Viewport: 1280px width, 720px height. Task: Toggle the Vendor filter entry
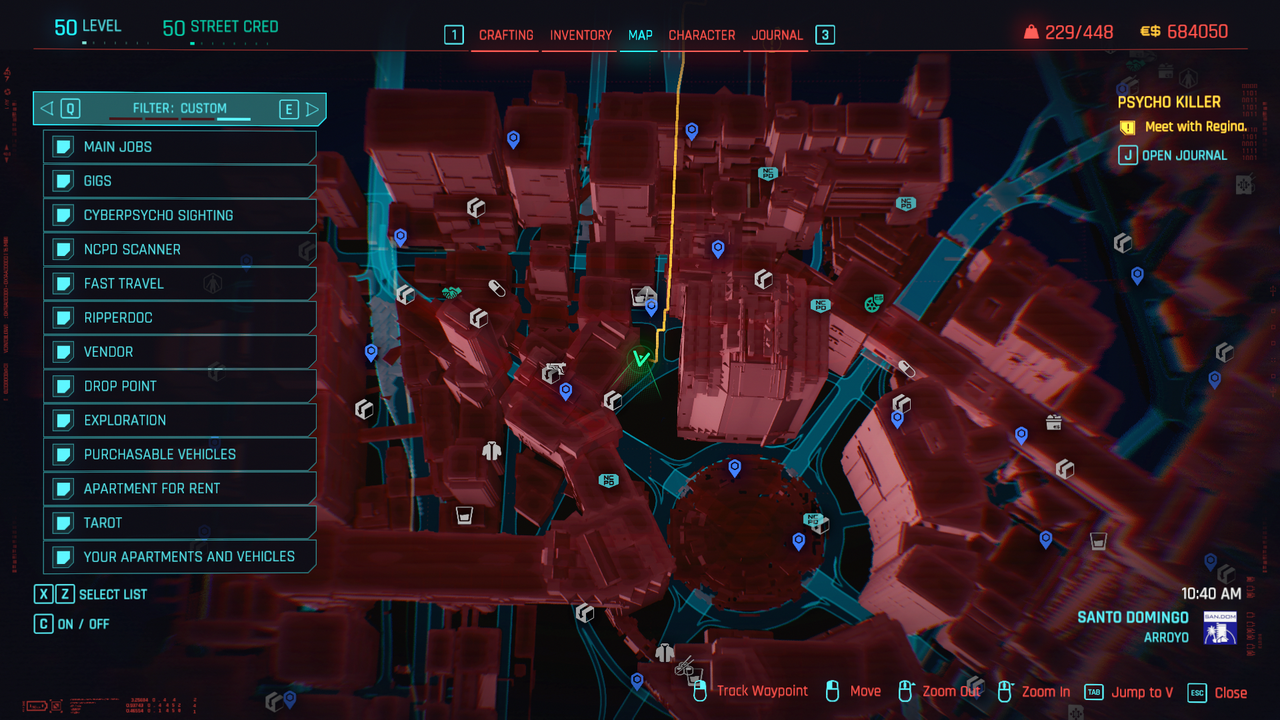coord(180,352)
